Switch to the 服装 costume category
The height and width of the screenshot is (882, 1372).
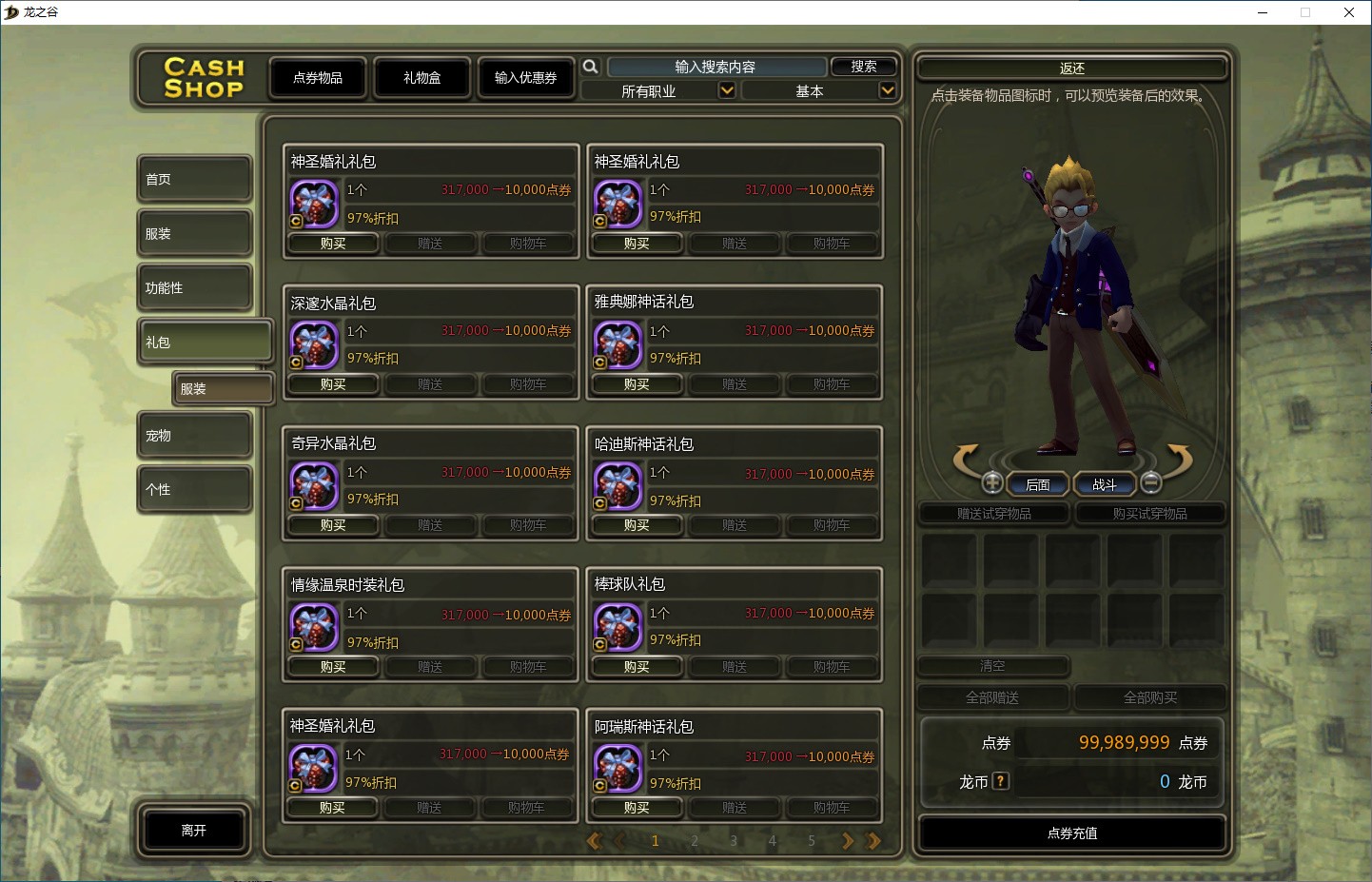point(194,233)
